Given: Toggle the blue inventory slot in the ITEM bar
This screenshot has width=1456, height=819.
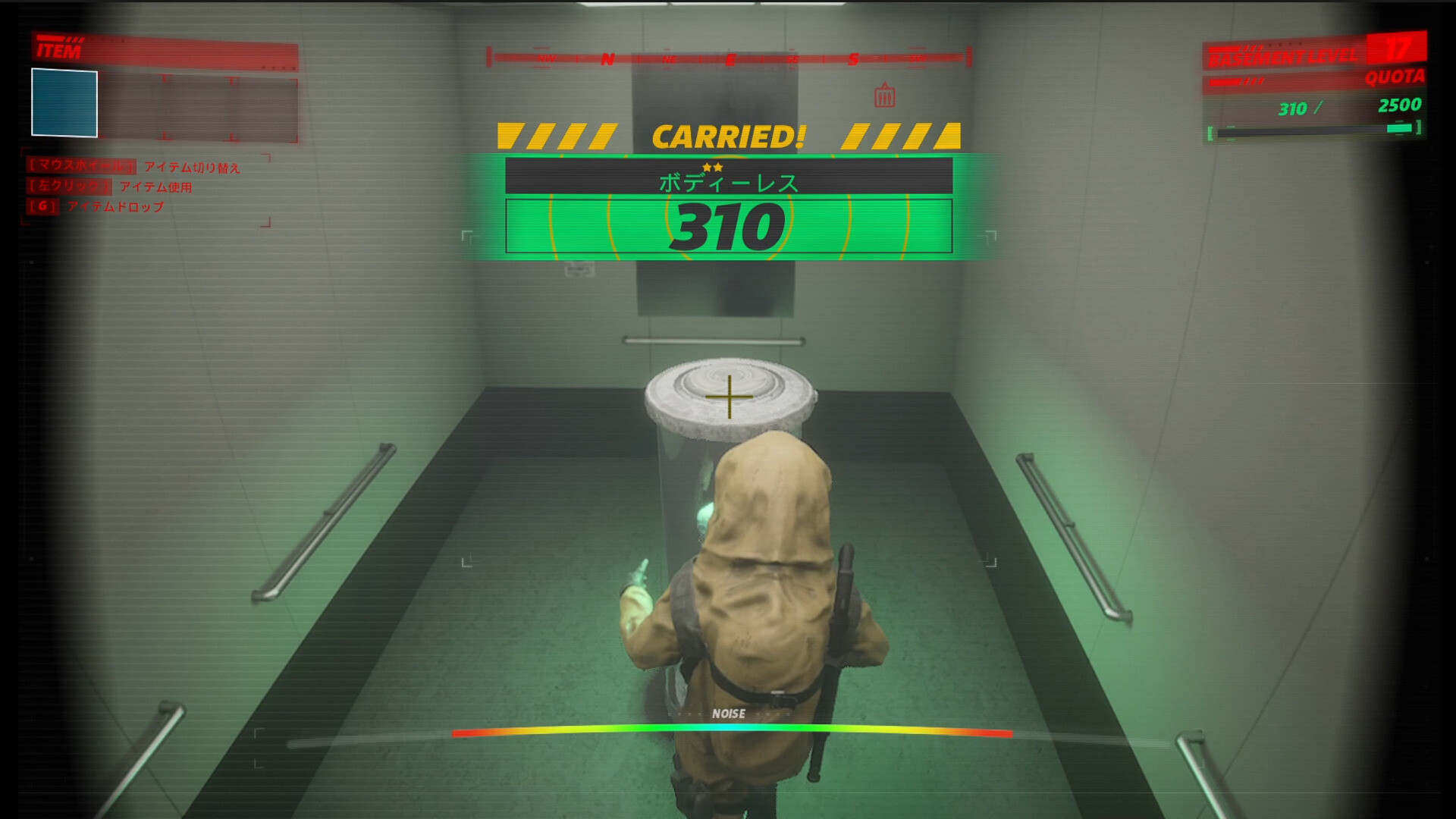Looking at the screenshot, I should click(63, 101).
